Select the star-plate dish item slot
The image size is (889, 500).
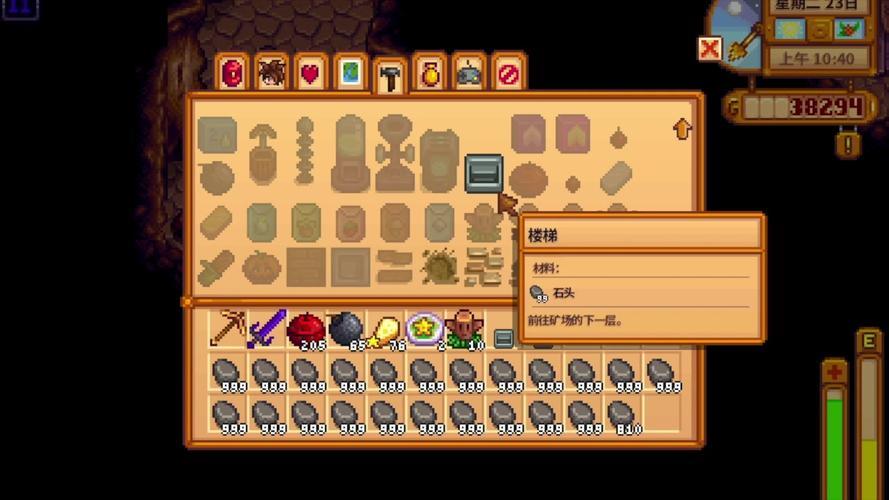tap(425, 328)
